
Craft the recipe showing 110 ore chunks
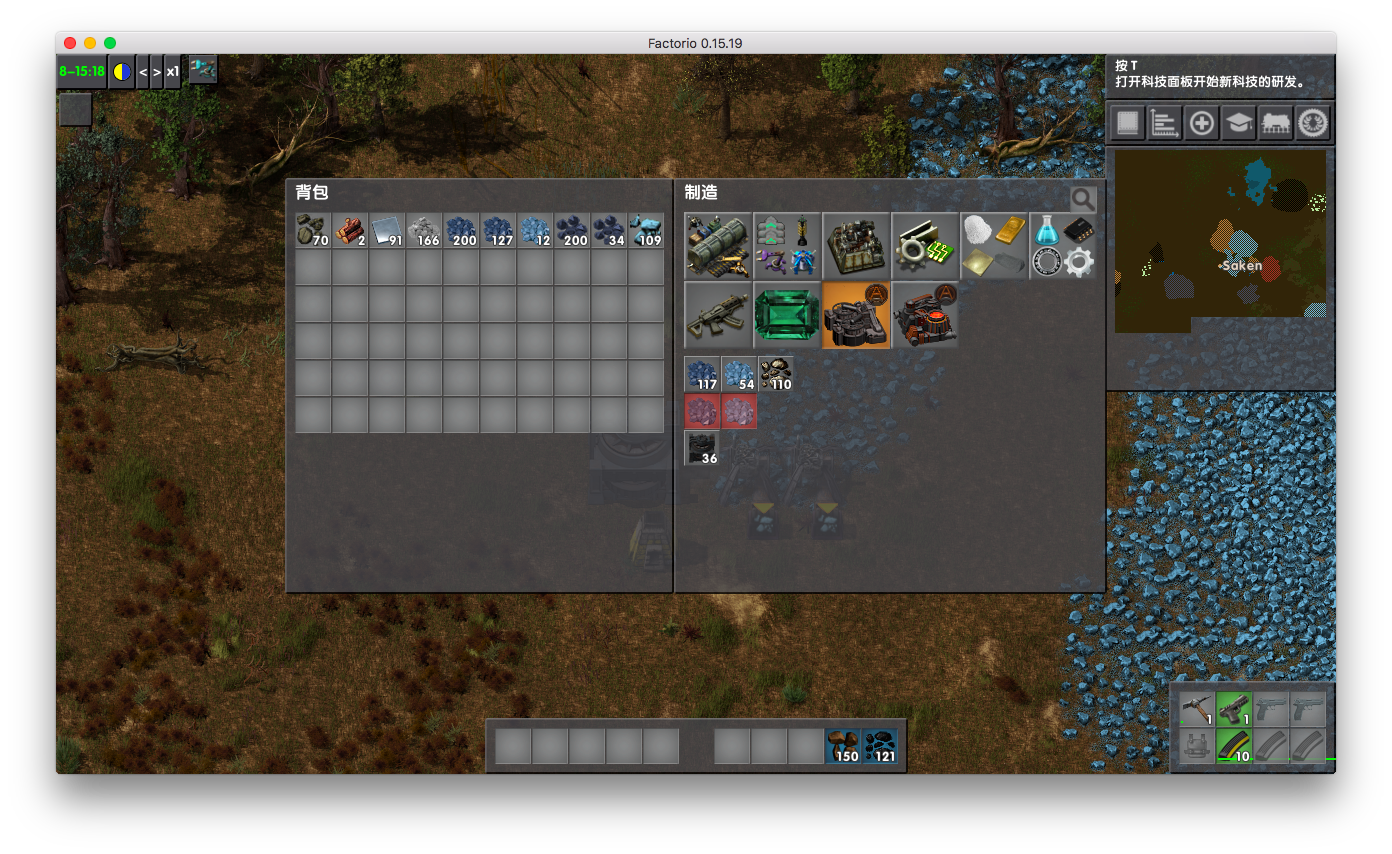click(776, 374)
